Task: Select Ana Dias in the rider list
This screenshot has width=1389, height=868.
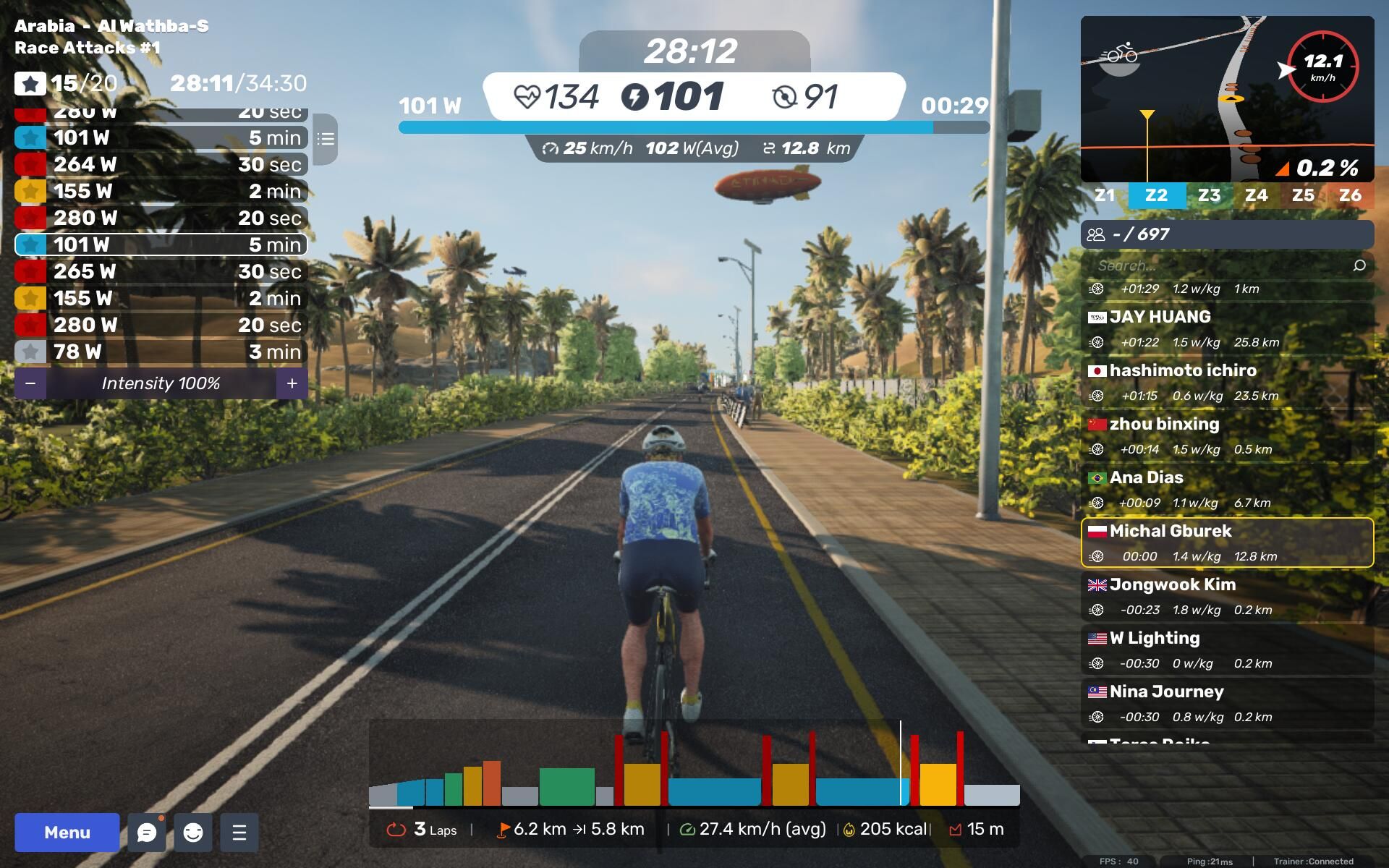Action: click(x=1227, y=489)
